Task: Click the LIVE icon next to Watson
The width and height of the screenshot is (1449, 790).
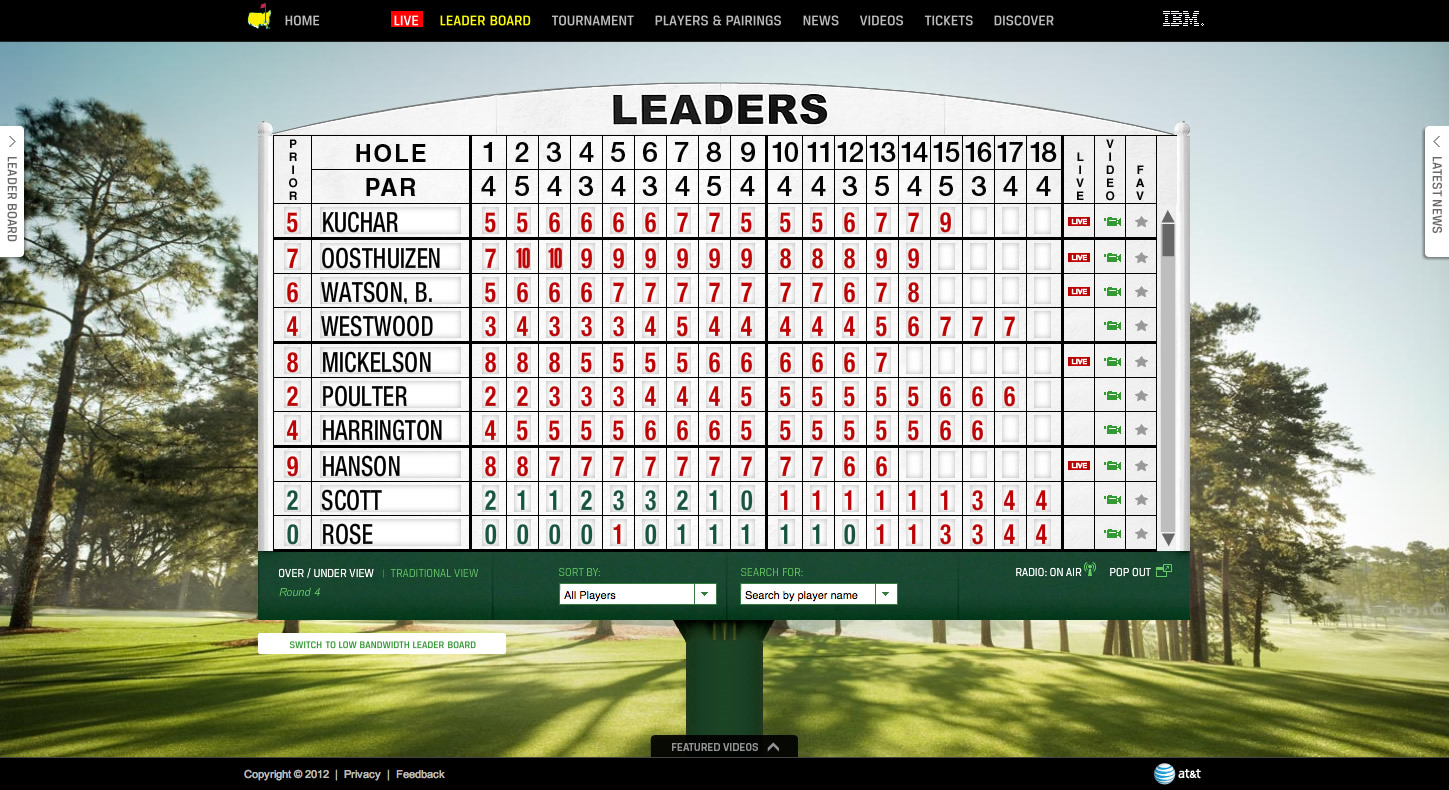Action: click(x=1078, y=291)
